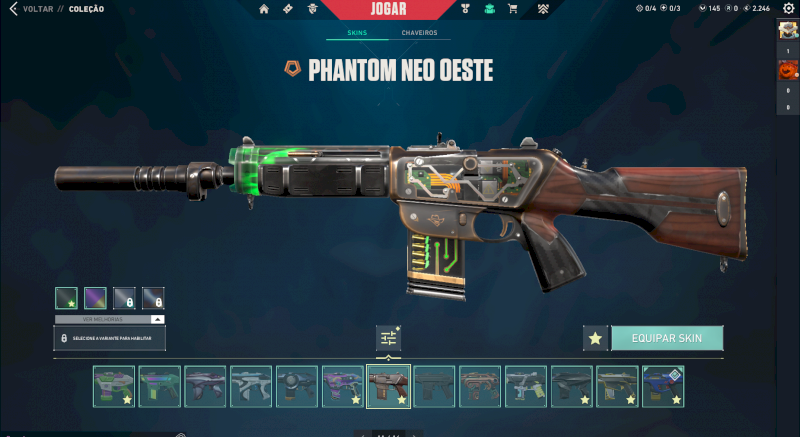Click the agents icon in the top bar
Screen dimensions: 800x437
pos(313,9)
